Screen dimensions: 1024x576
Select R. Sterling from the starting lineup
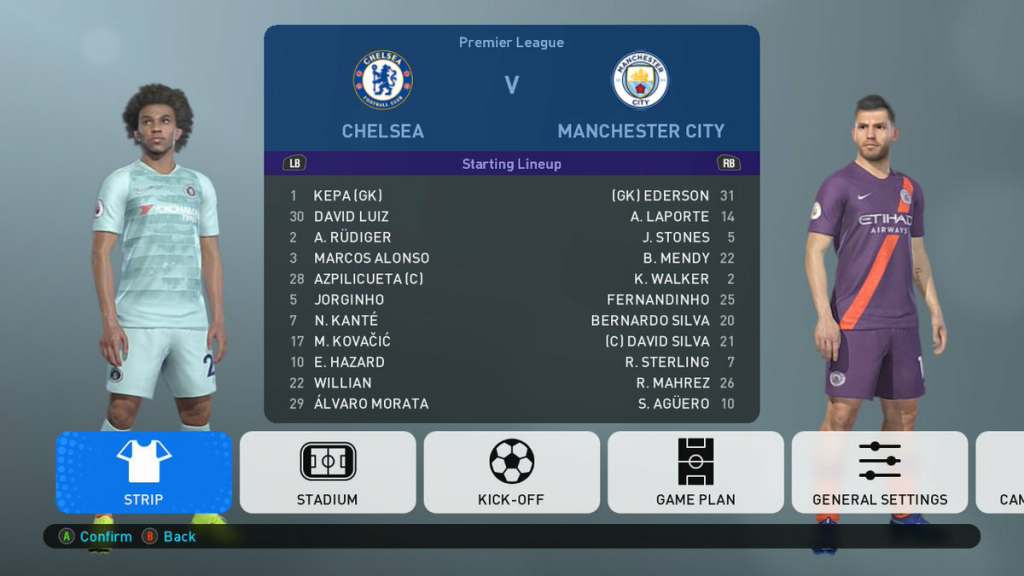pos(666,362)
